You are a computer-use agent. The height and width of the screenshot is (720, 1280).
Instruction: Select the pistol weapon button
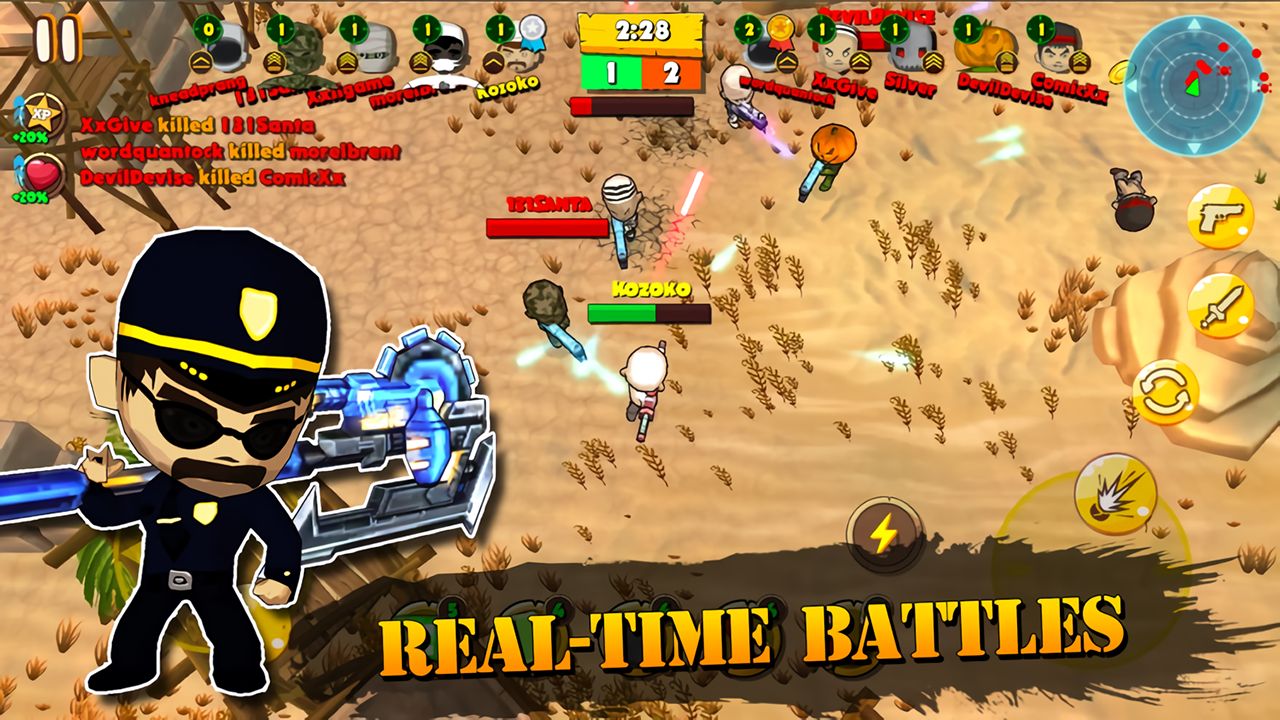click(x=1220, y=215)
